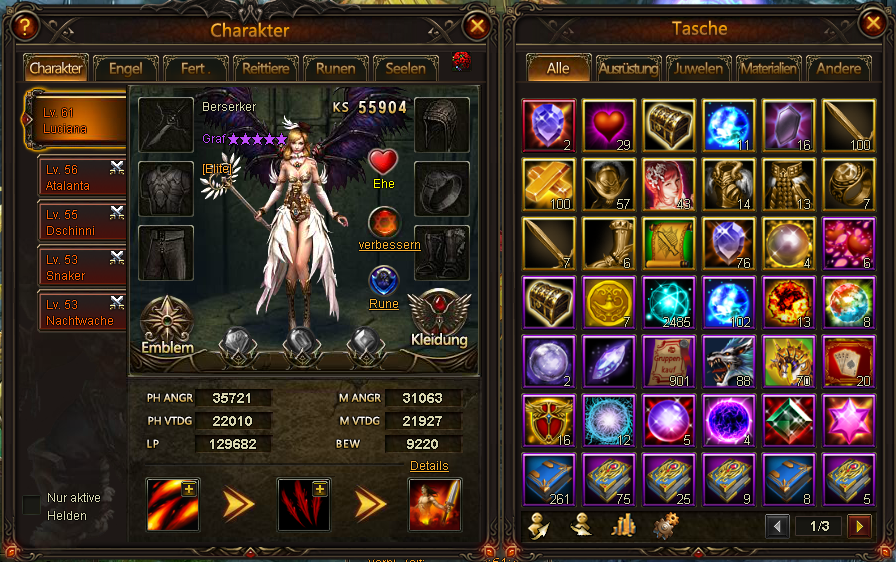This screenshot has height=562, width=896.
Task: Toggle the Nur aktive Helden checkbox
Action: click(32, 505)
